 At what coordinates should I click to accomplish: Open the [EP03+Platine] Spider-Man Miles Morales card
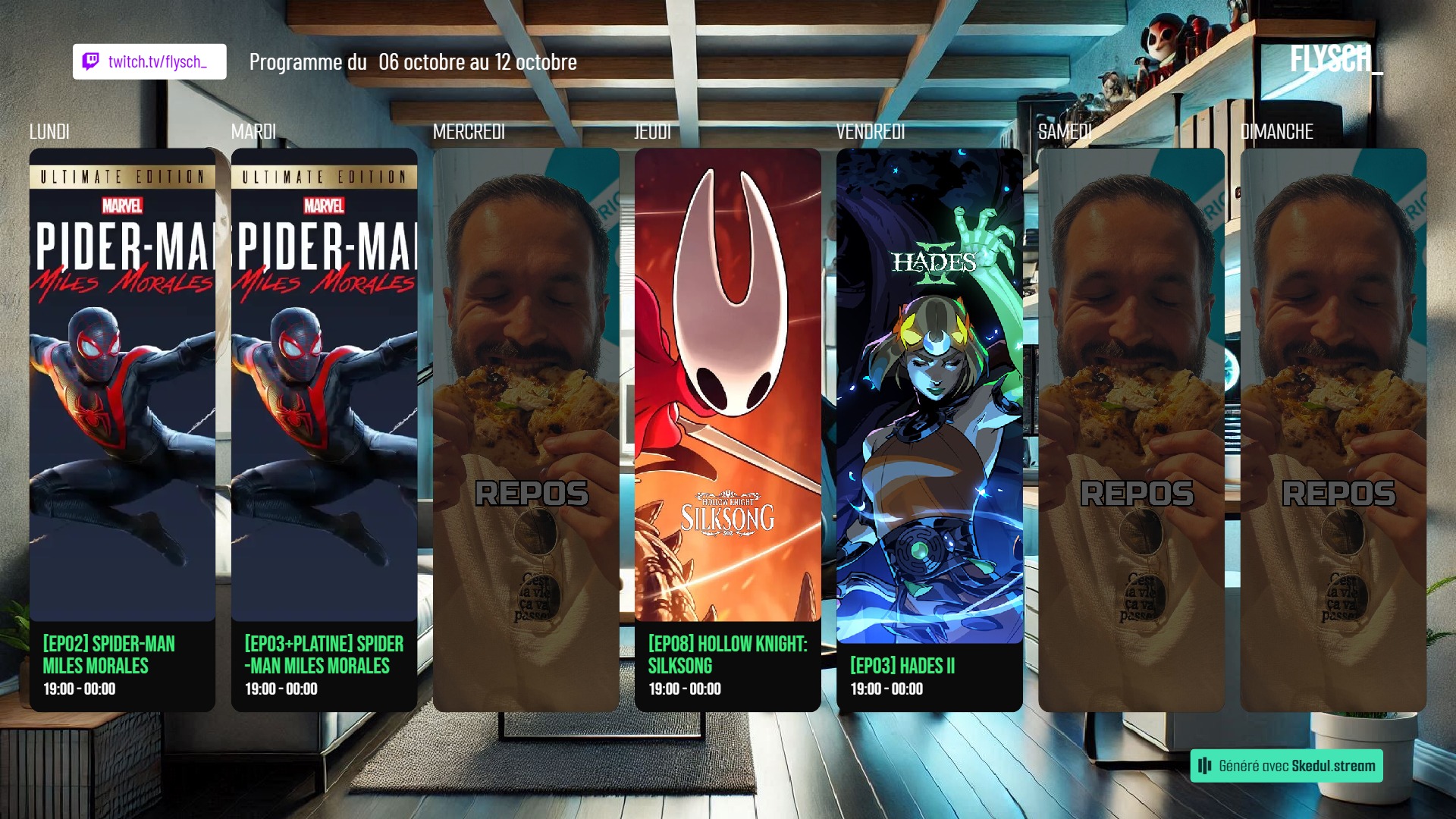pyautogui.click(x=324, y=429)
